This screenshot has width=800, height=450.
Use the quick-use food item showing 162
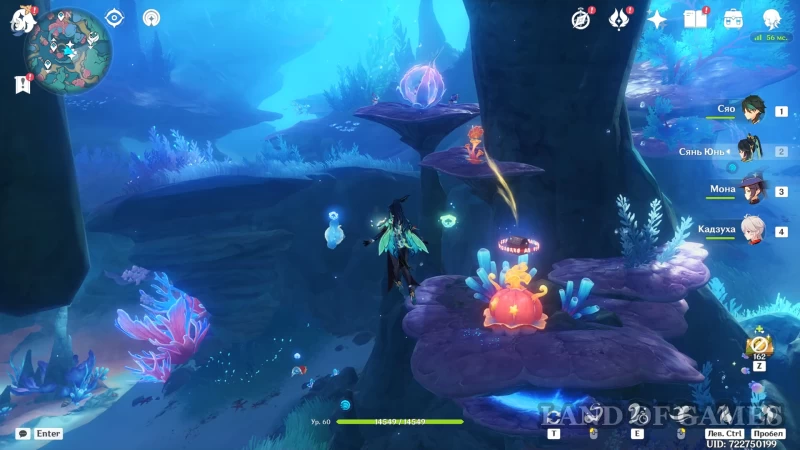coord(757,346)
